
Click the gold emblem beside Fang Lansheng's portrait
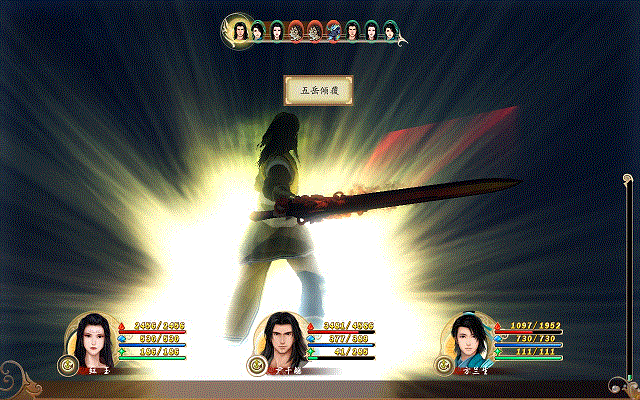(444, 365)
